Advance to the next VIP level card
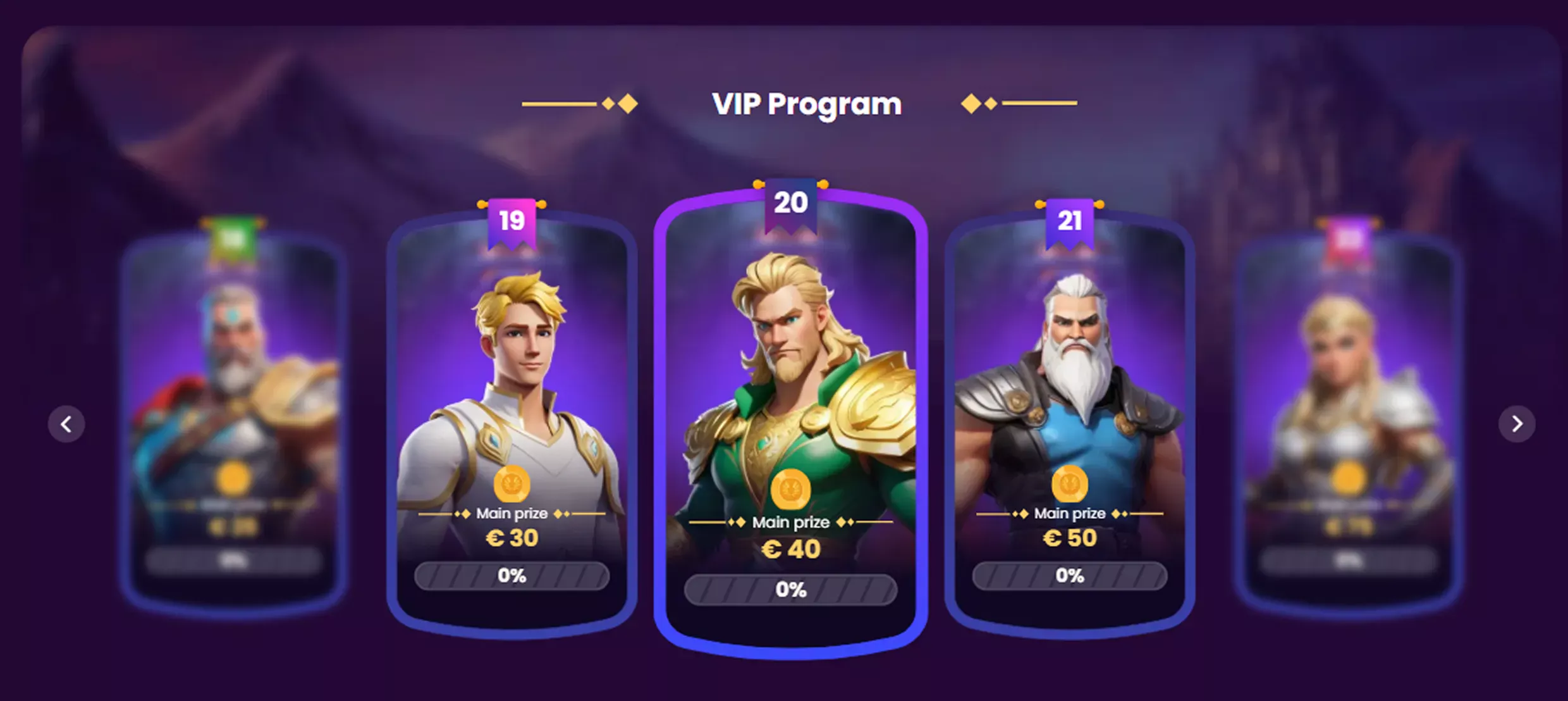 [x=1517, y=424]
